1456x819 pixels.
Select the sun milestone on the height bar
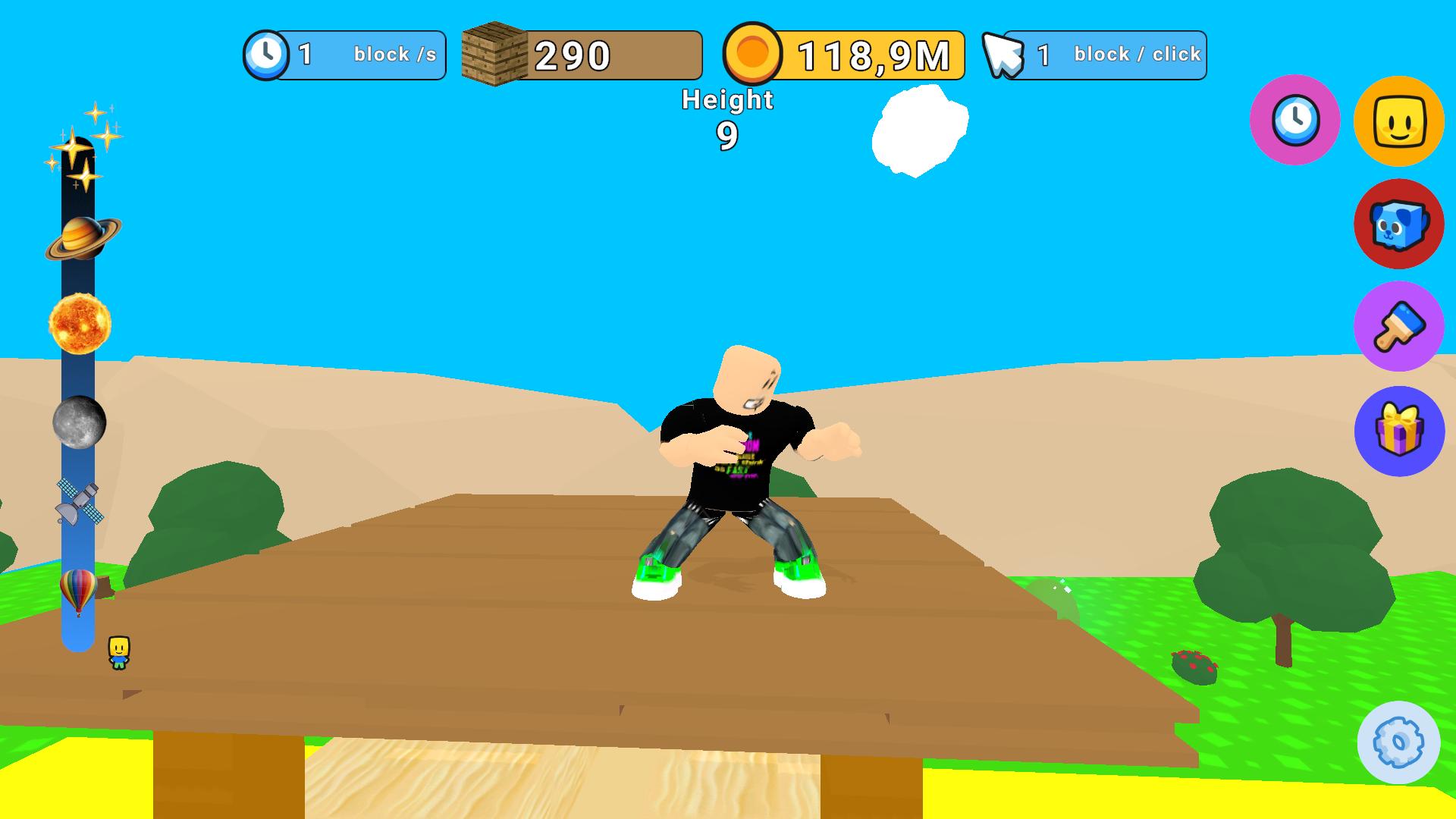(79, 324)
